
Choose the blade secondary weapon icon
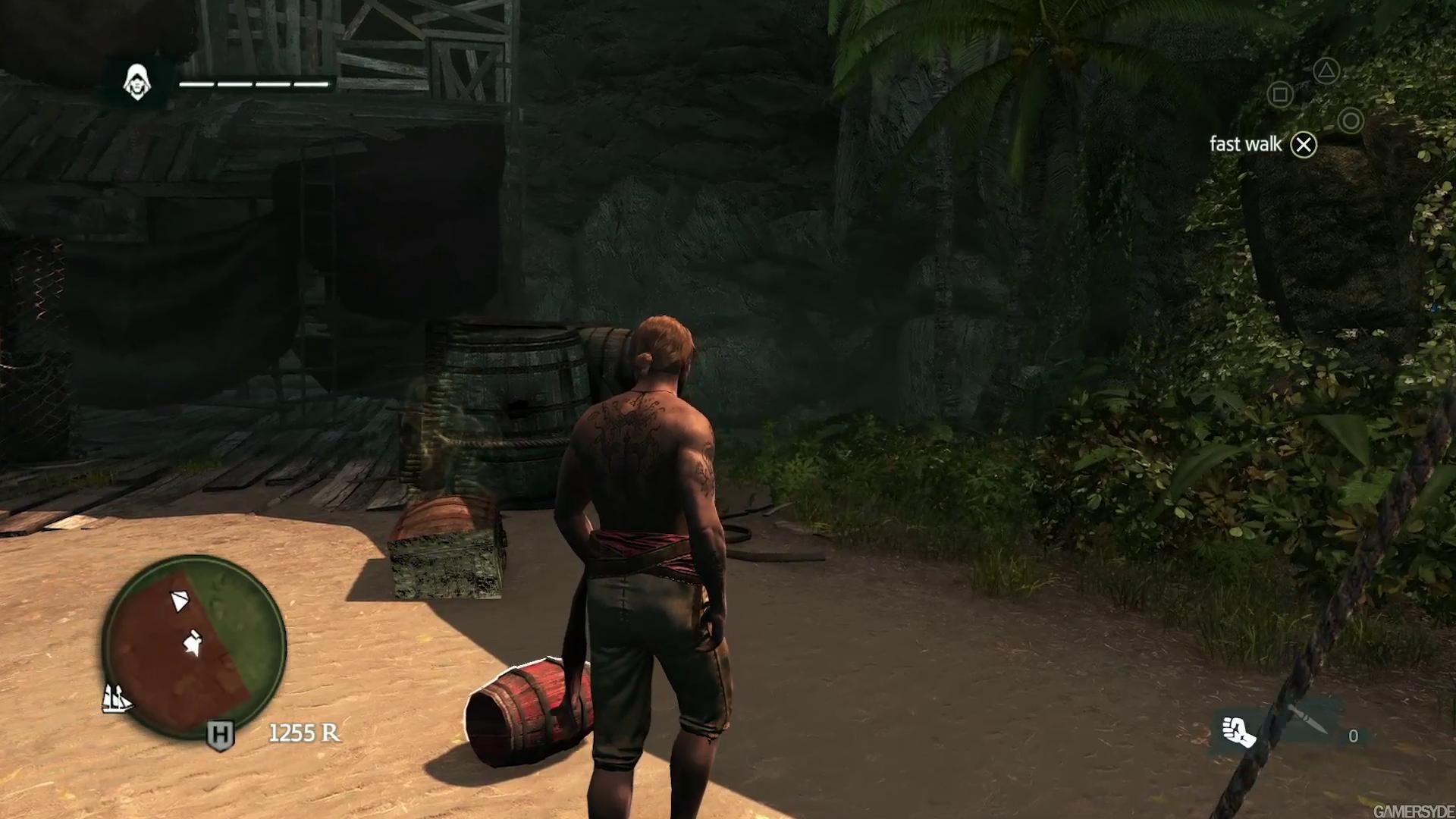tap(1309, 719)
